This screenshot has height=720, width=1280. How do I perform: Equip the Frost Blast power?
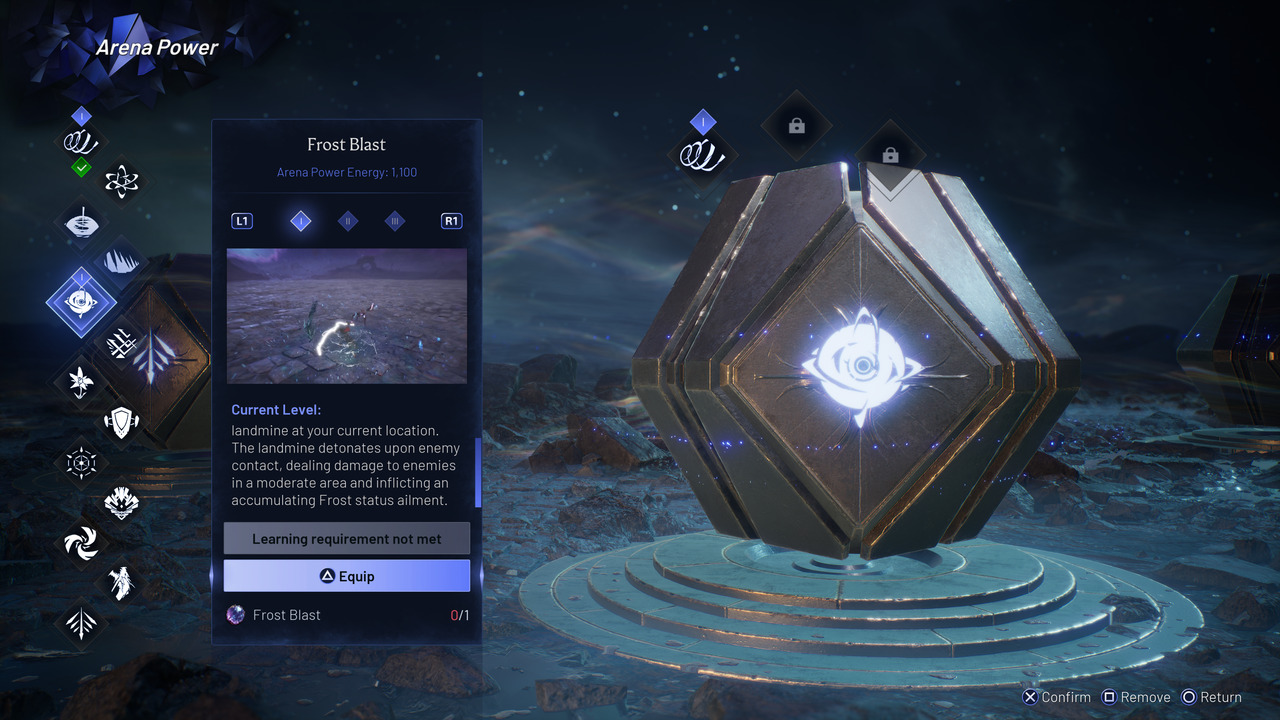(x=346, y=576)
